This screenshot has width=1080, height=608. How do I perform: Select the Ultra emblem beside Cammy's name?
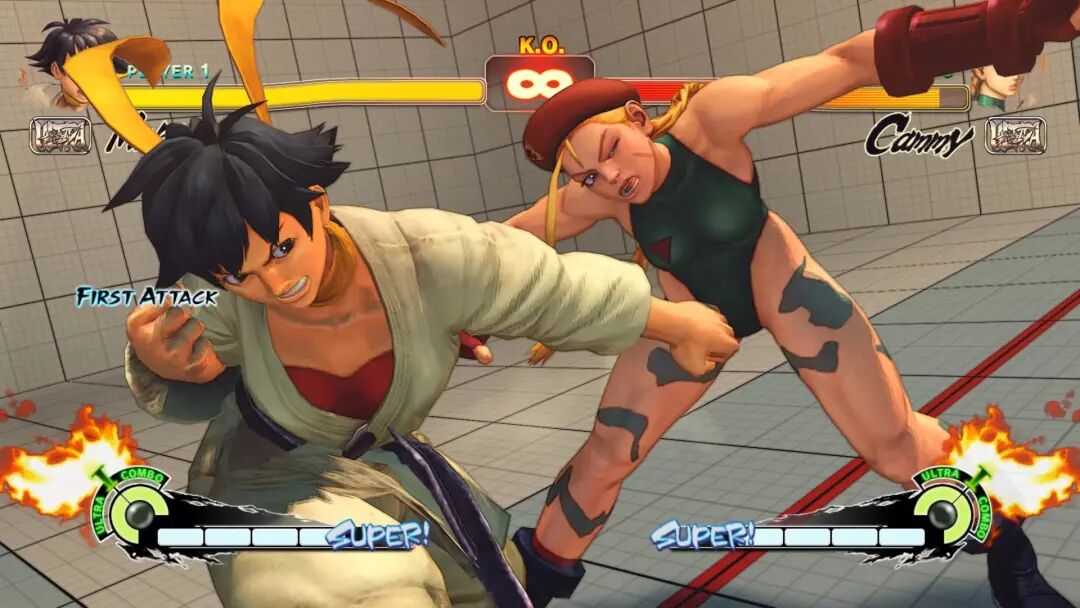click(x=1015, y=135)
